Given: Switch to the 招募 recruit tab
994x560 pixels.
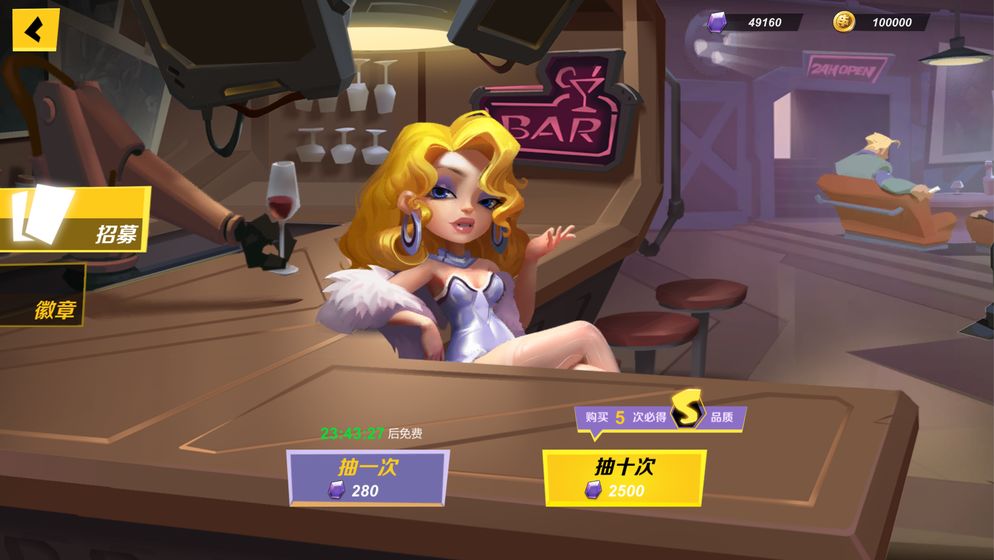Looking at the screenshot, I should click(75, 220).
